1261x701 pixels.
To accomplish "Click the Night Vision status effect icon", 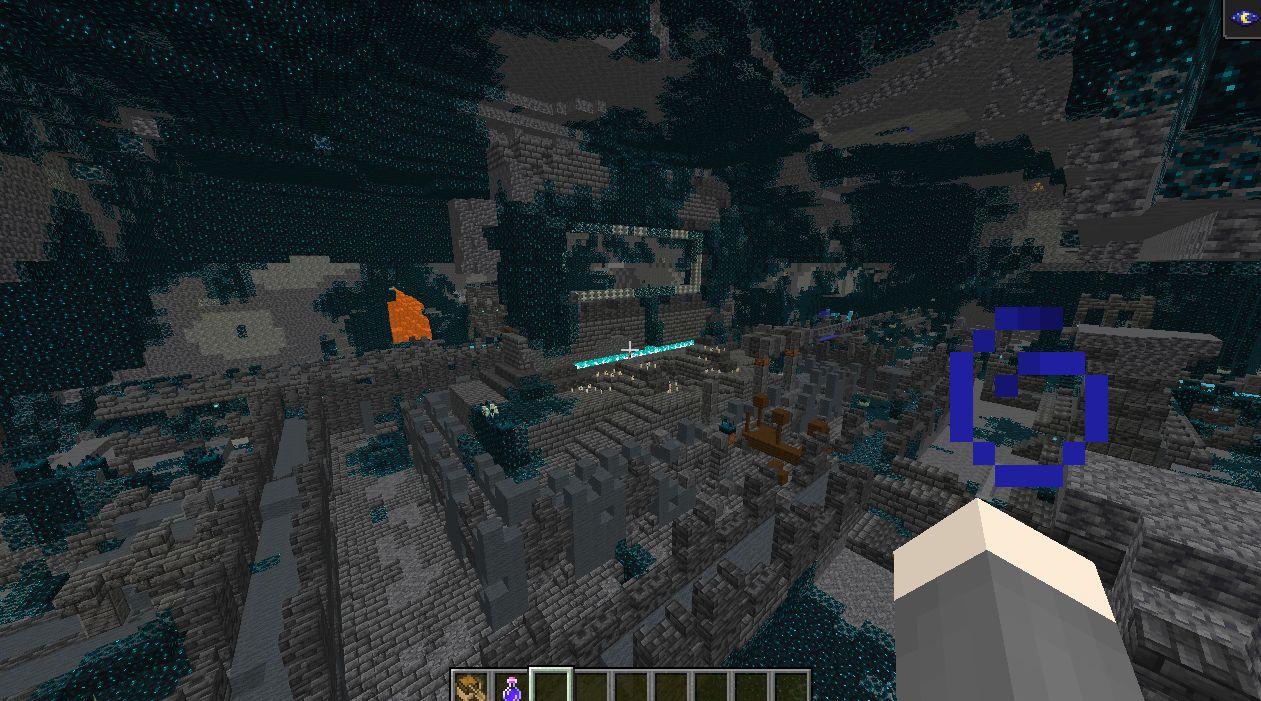I will click(x=1244, y=18).
